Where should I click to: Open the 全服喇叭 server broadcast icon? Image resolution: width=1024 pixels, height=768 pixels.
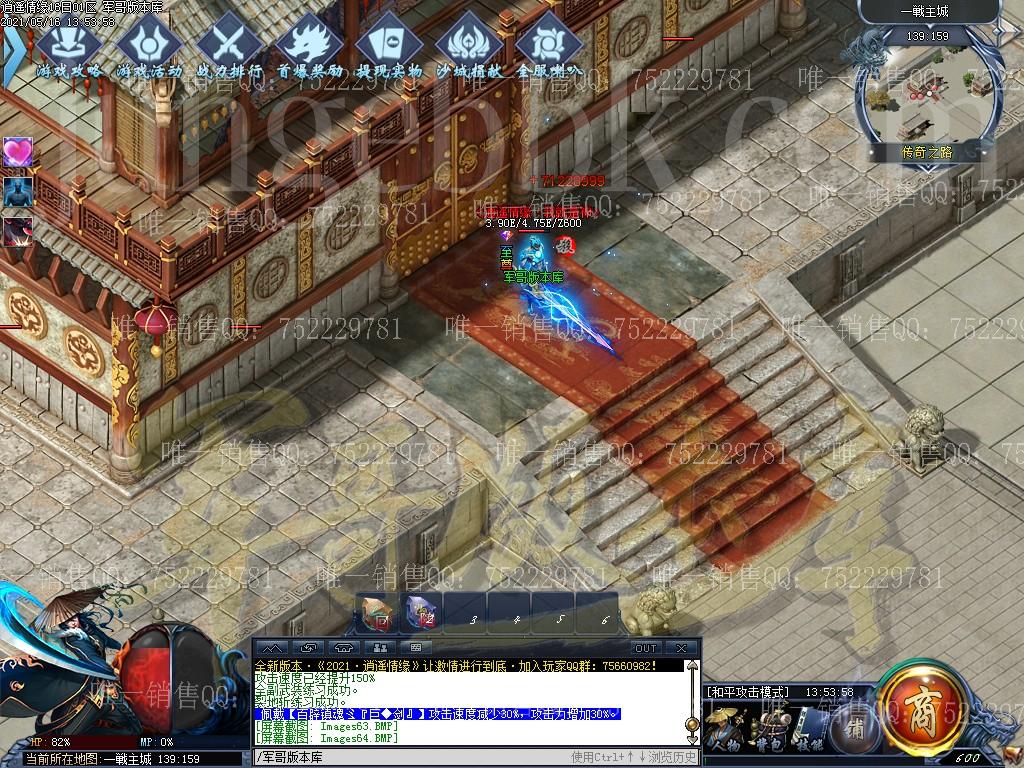pyautogui.click(x=549, y=44)
